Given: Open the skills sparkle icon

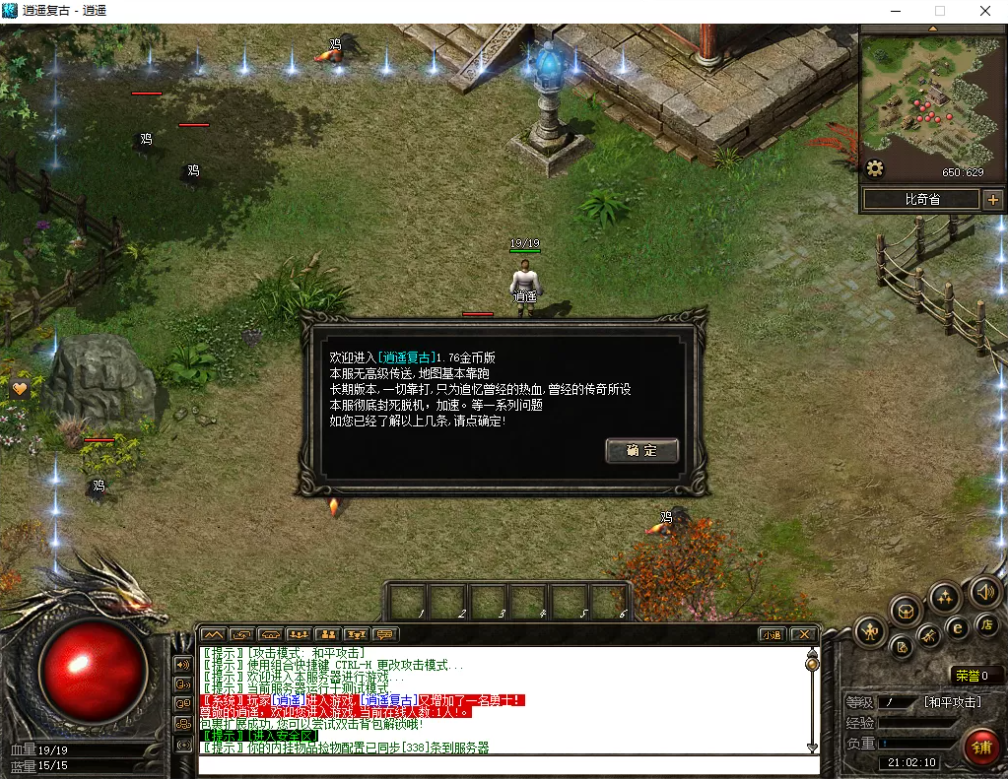Looking at the screenshot, I should [x=945, y=598].
